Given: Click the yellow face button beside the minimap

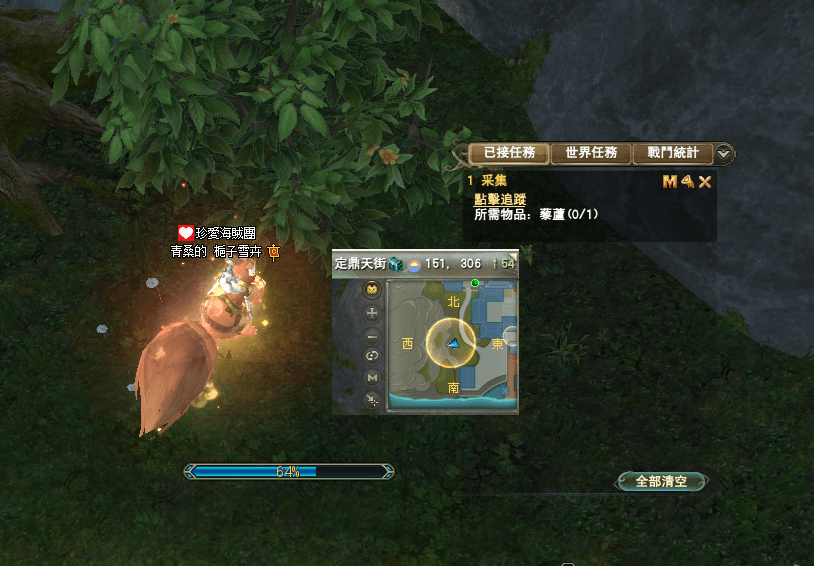Looking at the screenshot, I should point(372,291).
